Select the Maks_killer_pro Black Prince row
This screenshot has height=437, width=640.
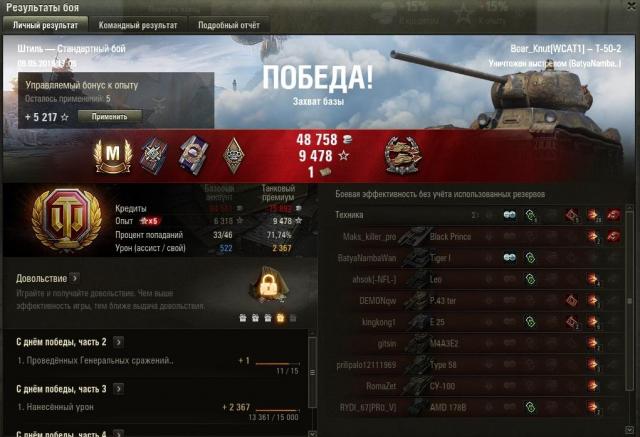[480, 236]
